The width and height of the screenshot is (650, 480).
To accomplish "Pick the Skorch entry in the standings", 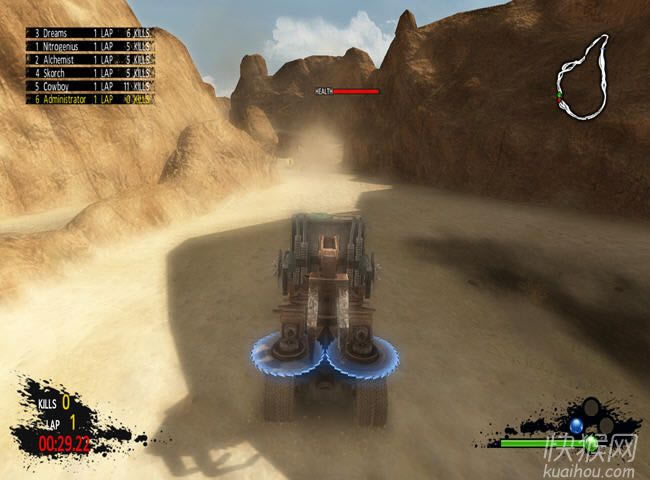I will [x=91, y=72].
